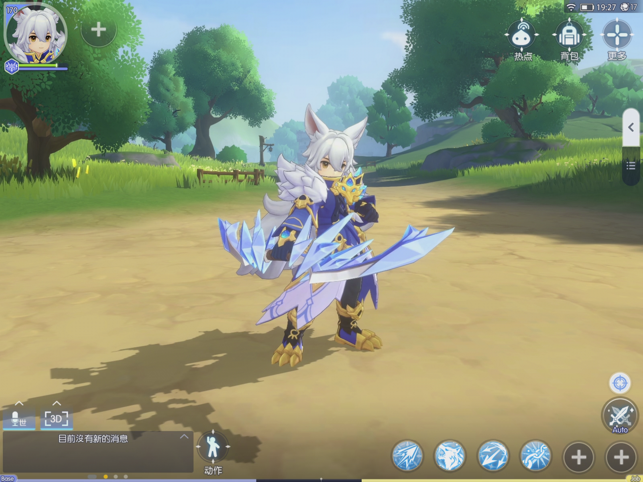The image size is (643, 482).
Task: Toggle the 3D camera view button
Action: [x=57, y=419]
